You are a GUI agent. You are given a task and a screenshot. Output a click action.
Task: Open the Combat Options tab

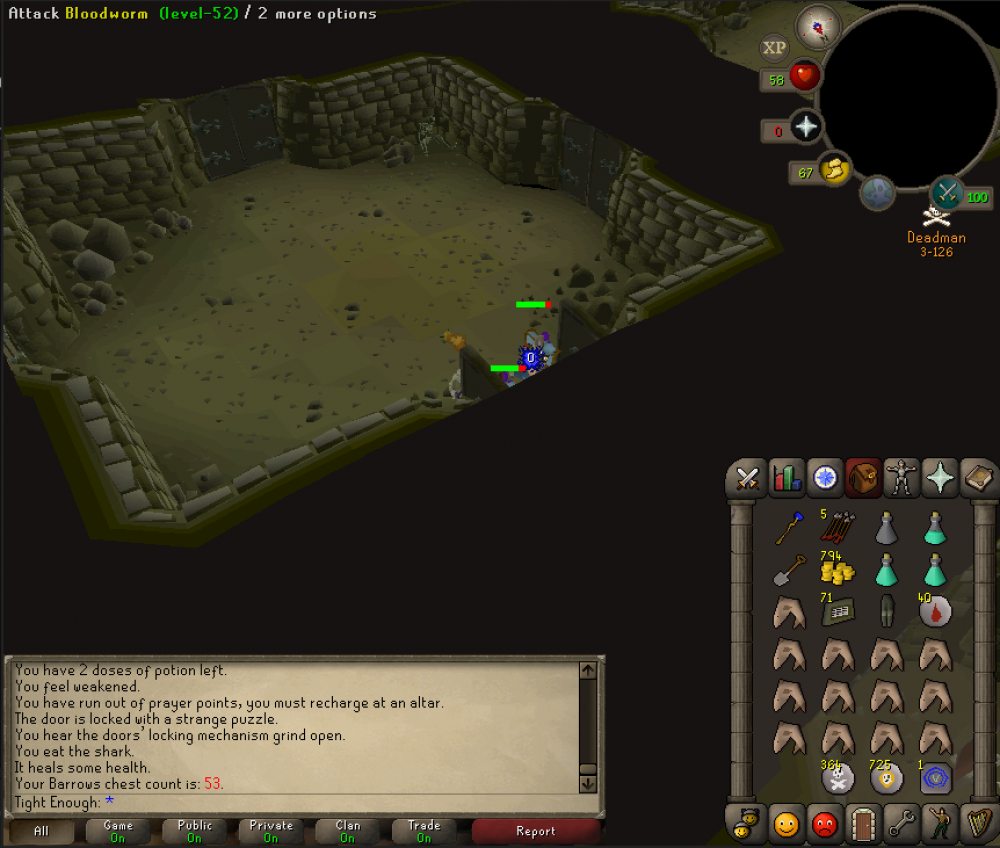[746, 478]
